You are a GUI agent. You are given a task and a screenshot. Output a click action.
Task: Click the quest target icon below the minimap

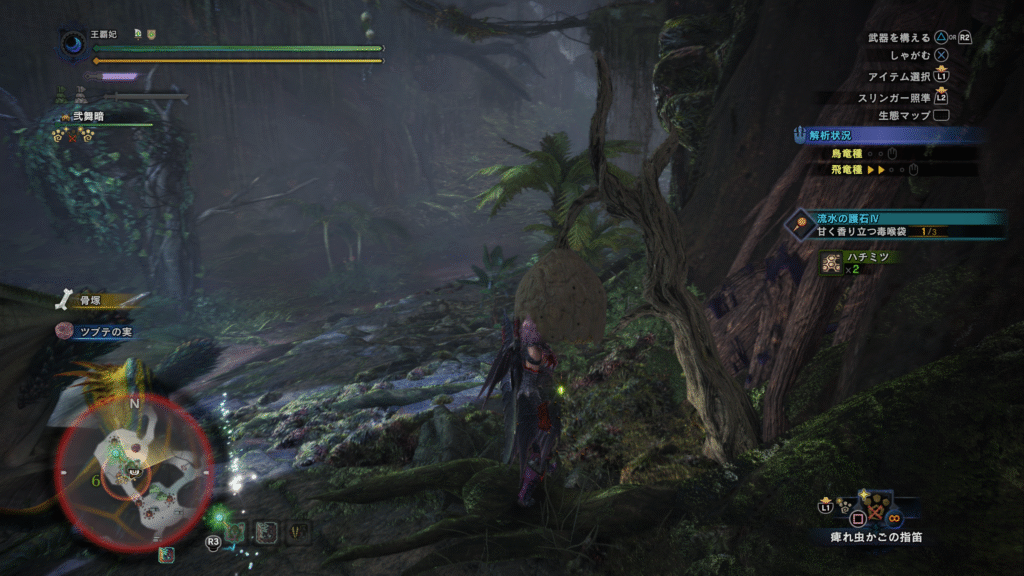point(166,554)
